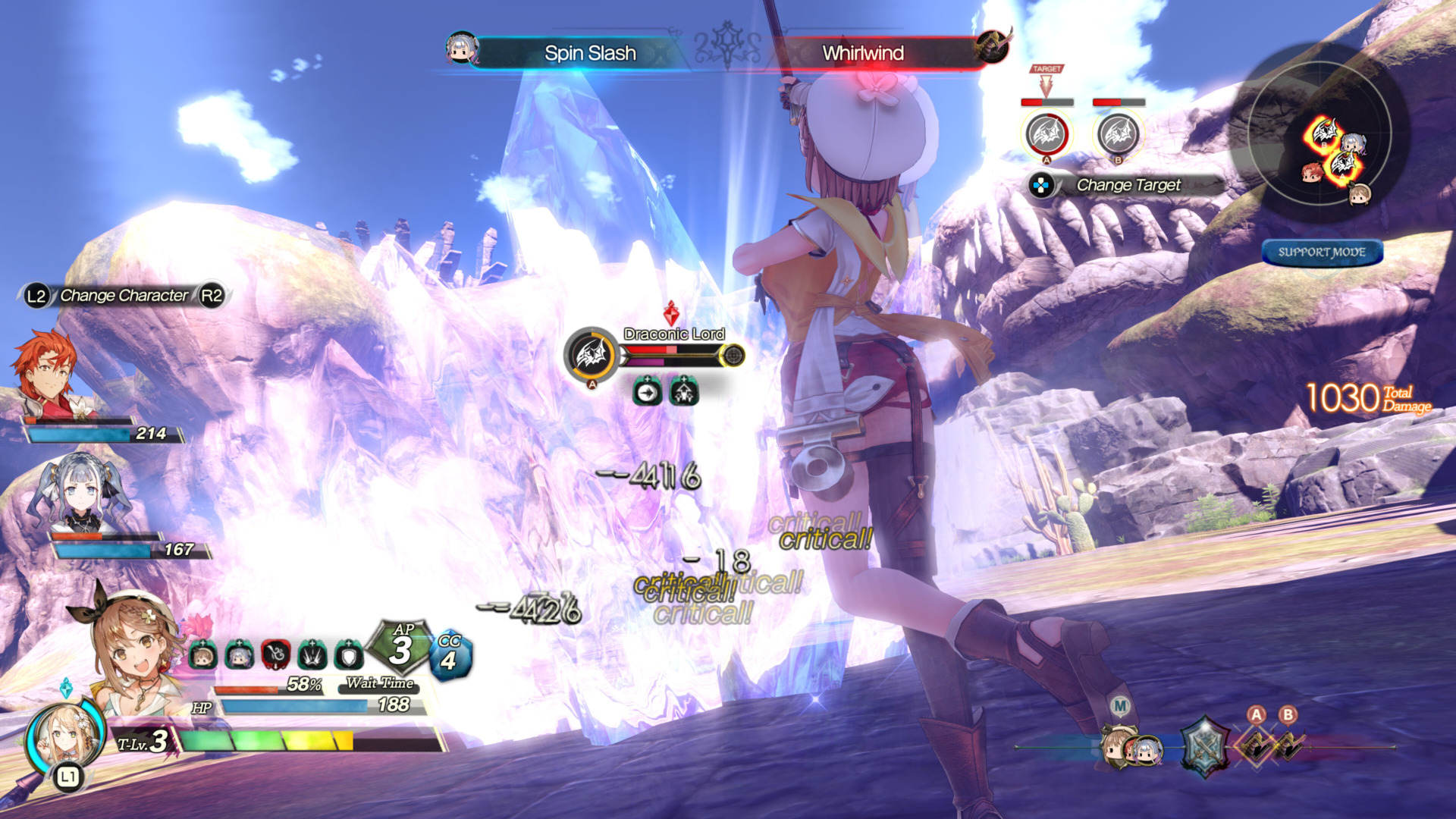
Task: Click the blue CC 4 gem
Action: click(450, 654)
